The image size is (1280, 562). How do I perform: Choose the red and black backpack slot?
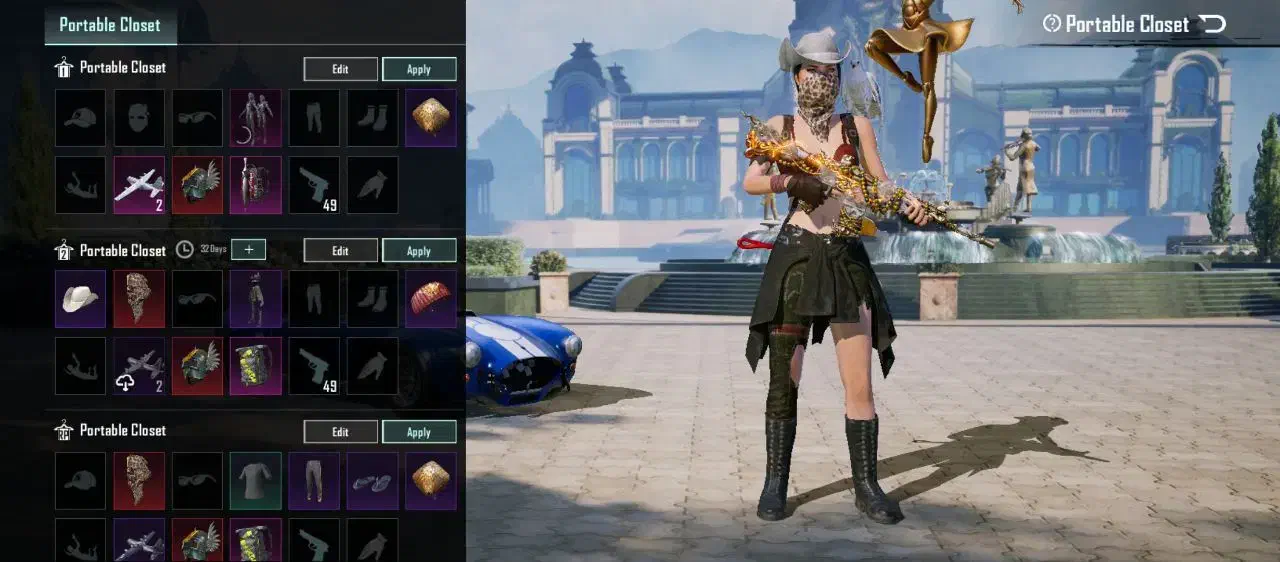click(256, 185)
